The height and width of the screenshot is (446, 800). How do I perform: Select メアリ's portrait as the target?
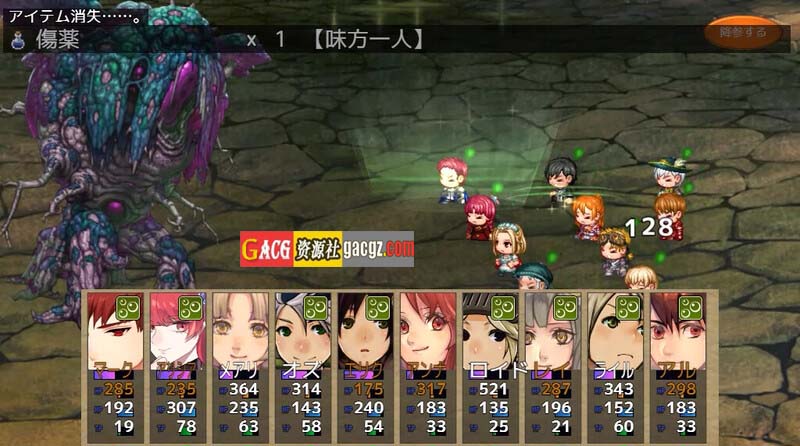[x=242, y=330]
